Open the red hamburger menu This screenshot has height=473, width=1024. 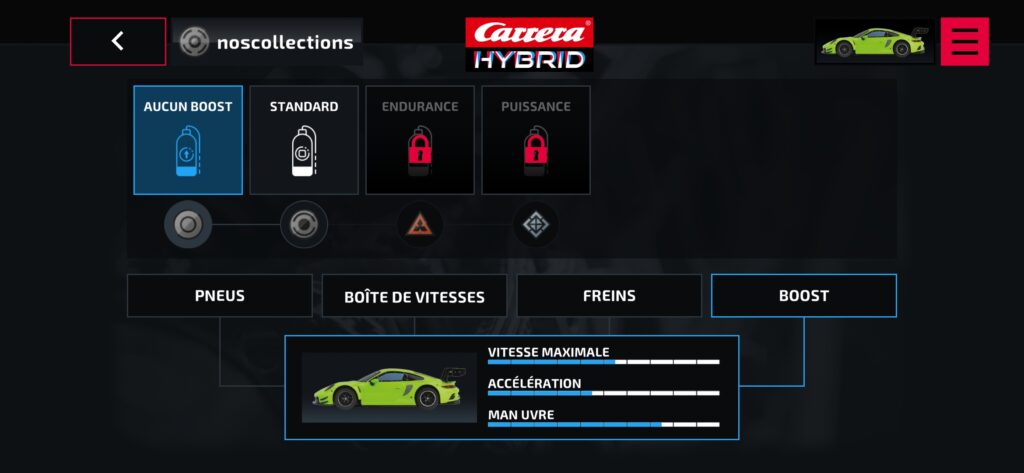coord(964,42)
